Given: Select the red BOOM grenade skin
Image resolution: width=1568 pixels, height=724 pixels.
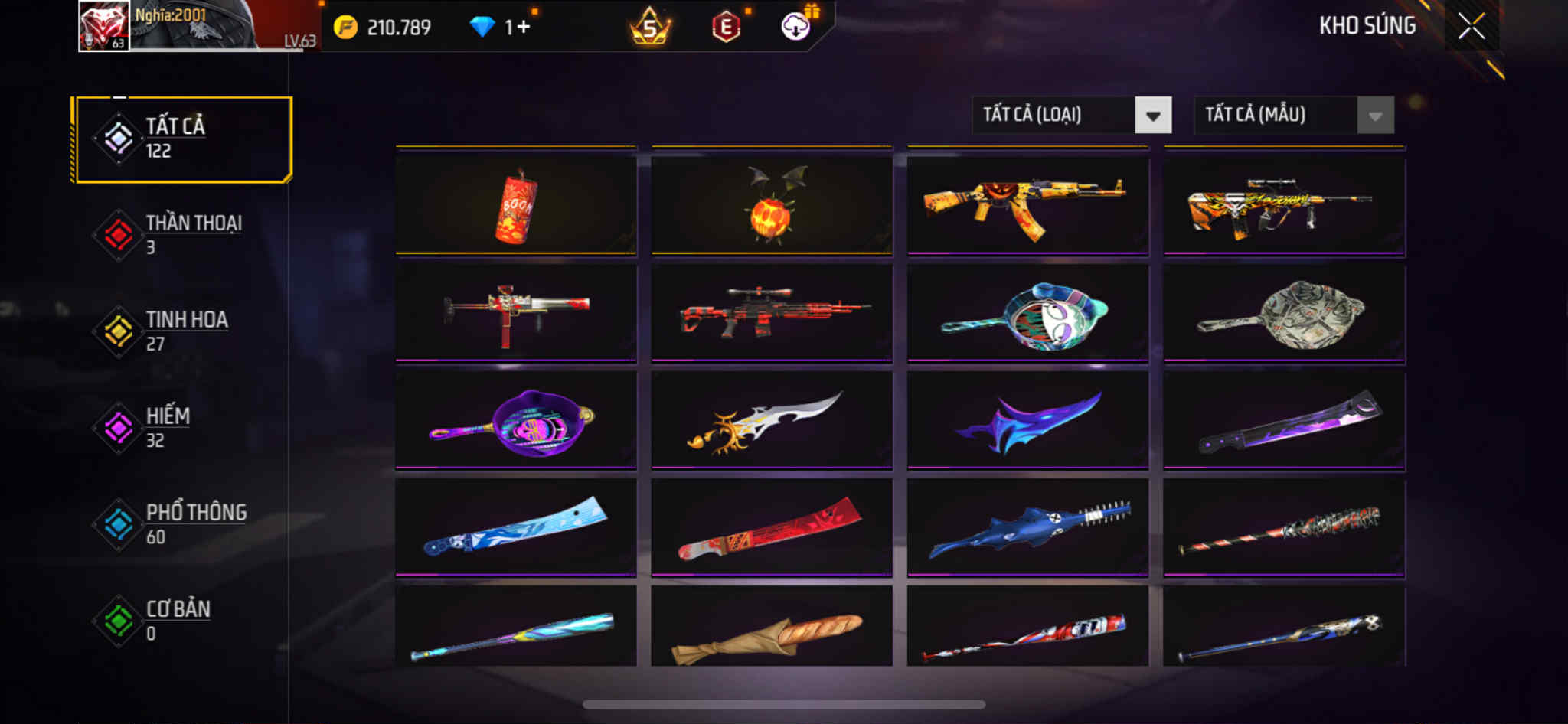Looking at the screenshot, I should [516, 205].
